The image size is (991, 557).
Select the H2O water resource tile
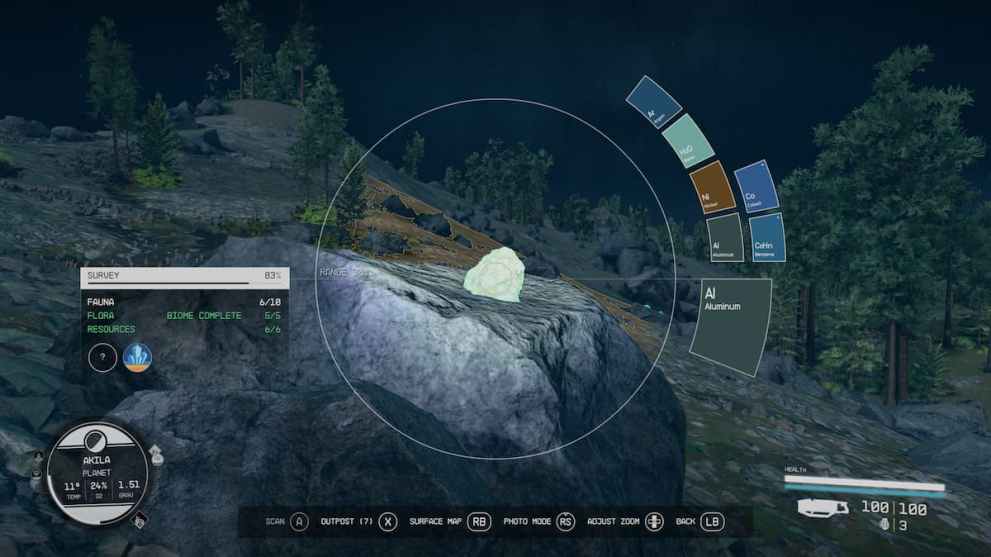[x=688, y=142]
